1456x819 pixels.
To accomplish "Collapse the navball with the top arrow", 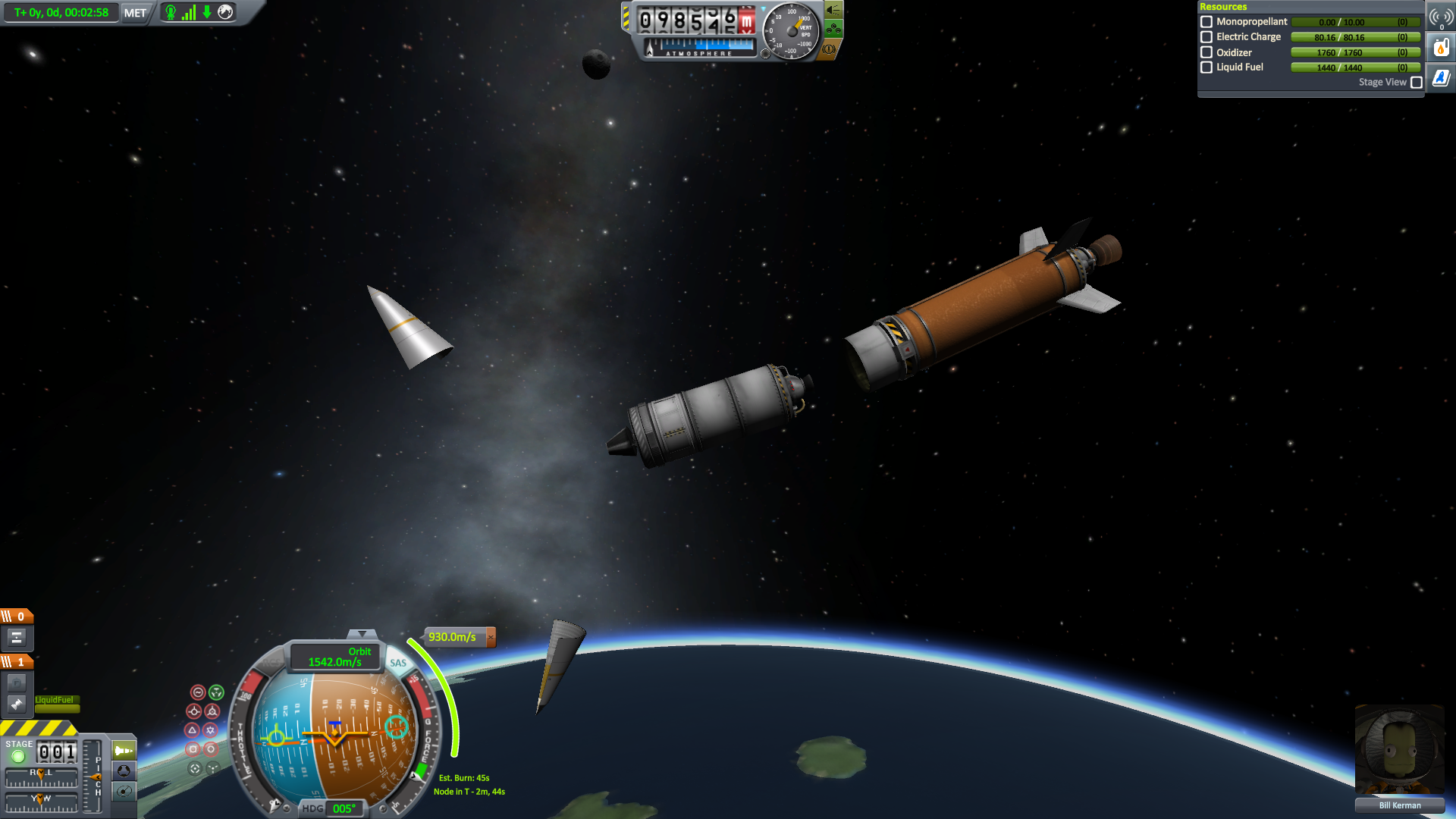I will pyautogui.click(x=362, y=633).
